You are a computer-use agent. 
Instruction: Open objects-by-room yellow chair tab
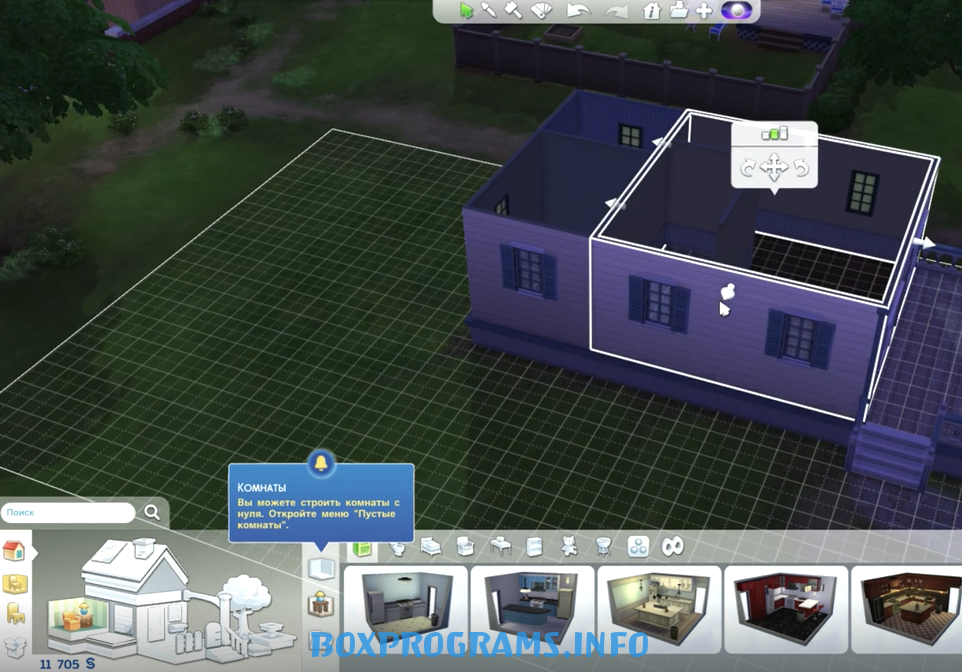tap(14, 583)
